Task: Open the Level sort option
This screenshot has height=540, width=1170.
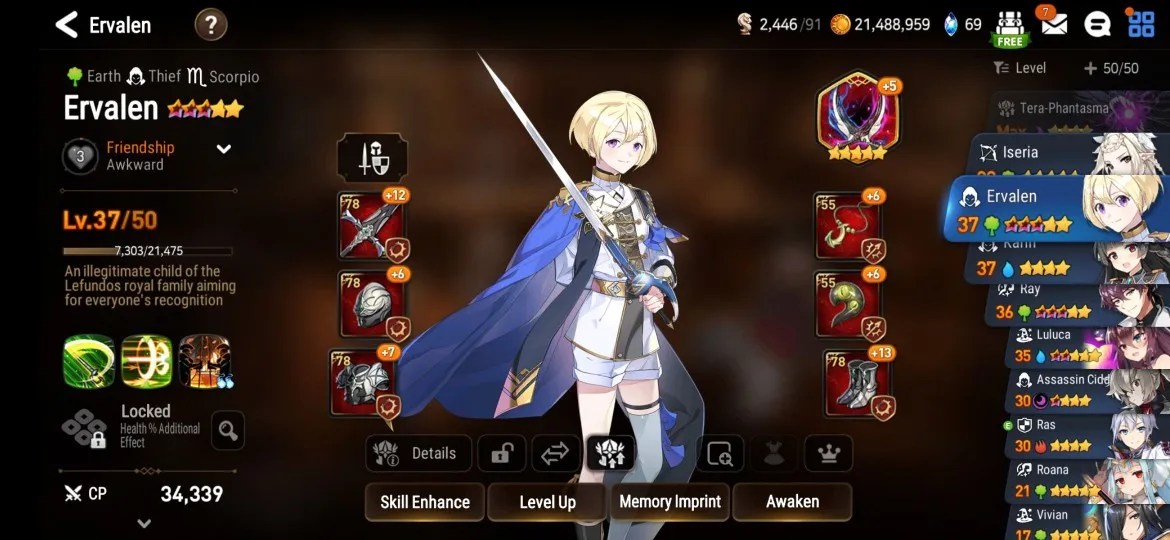Action: click(1020, 68)
